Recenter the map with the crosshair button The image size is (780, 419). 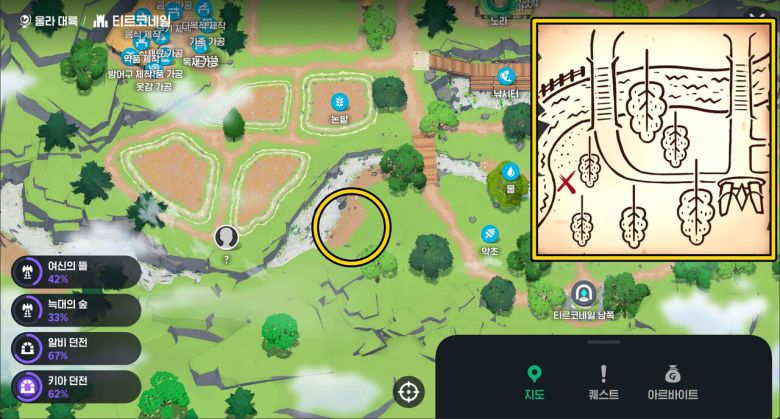409,392
